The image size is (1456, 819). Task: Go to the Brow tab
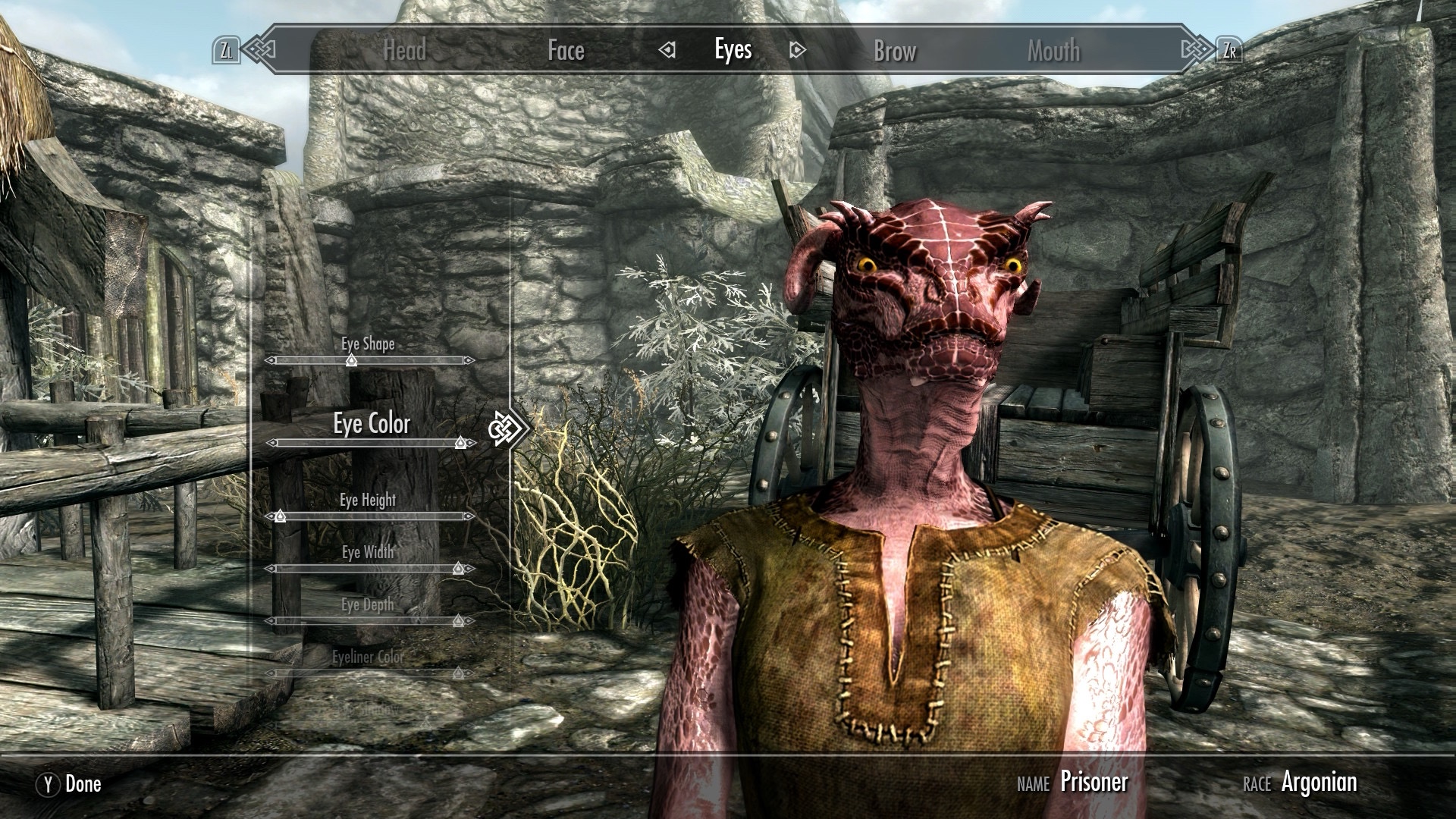point(895,51)
